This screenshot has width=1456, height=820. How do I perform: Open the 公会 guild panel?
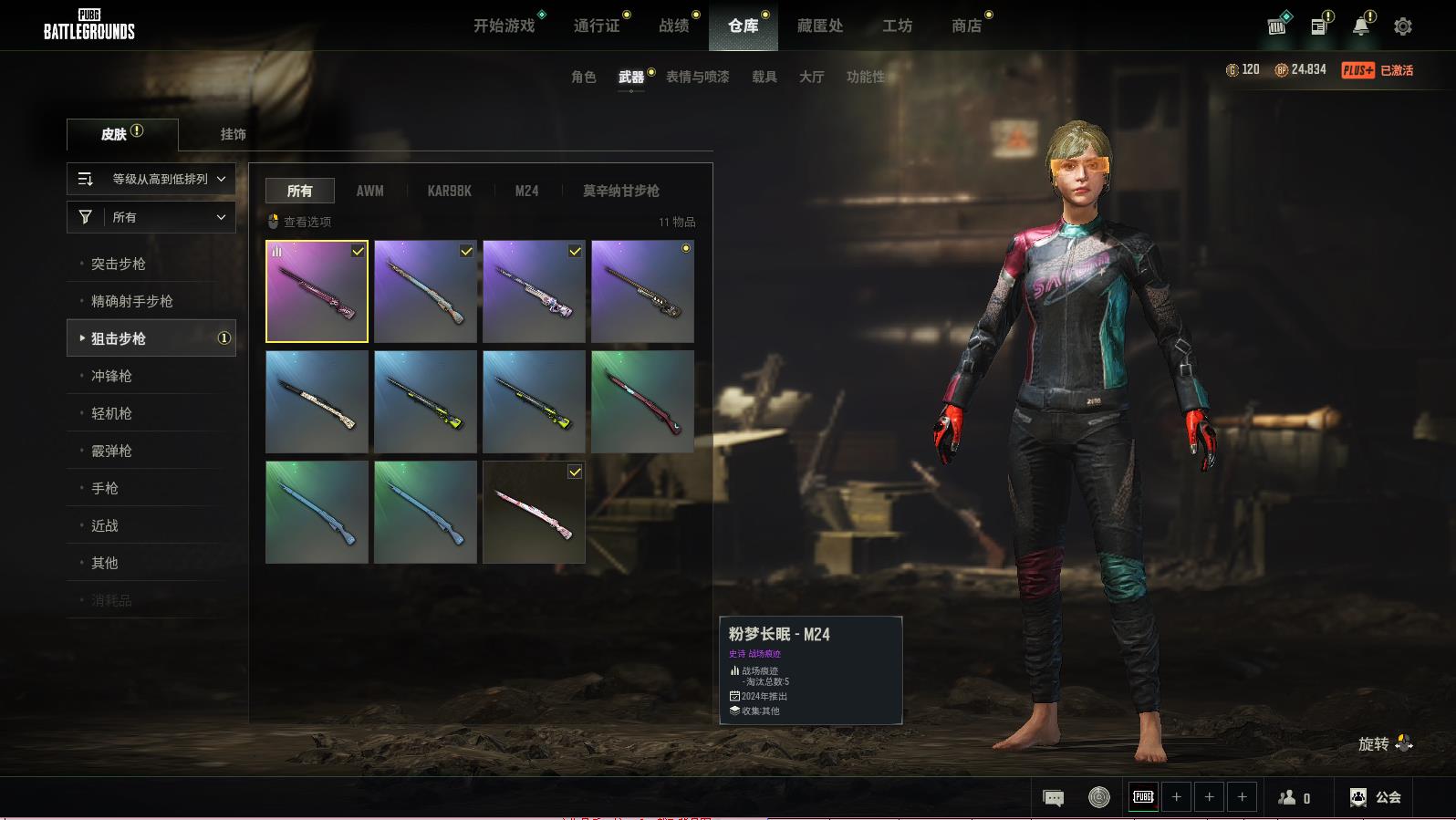[x=1376, y=797]
